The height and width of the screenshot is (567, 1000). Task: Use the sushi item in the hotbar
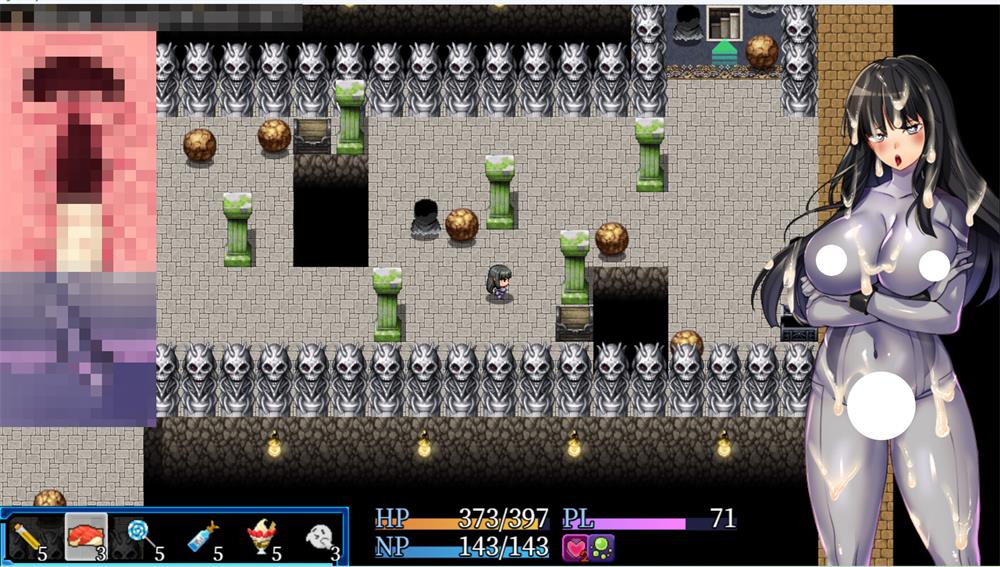pos(86,537)
